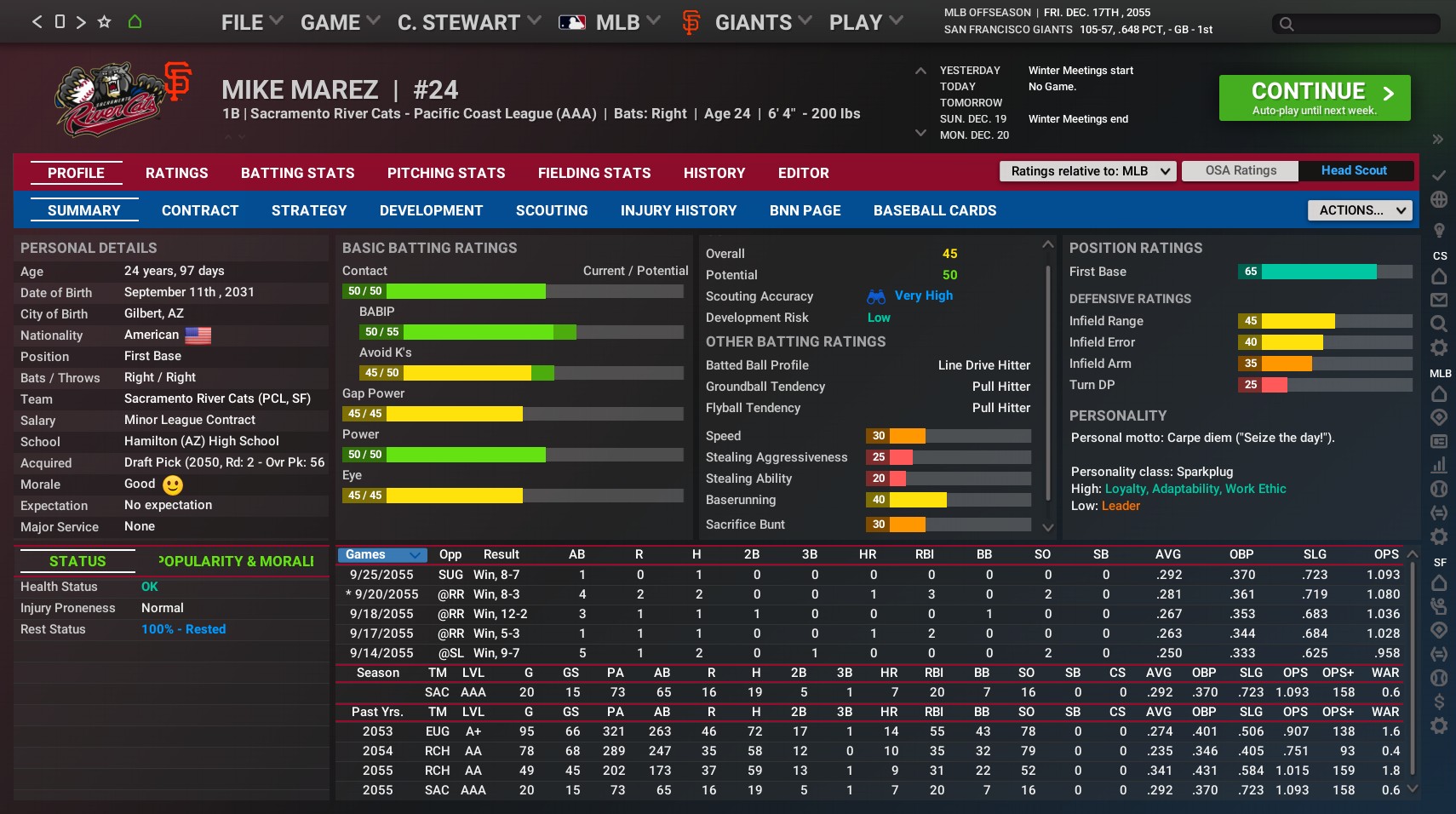This screenshot has height=814, width=1456.
Task: Switch to OSA Ratings
Action: click(1240, 170)
